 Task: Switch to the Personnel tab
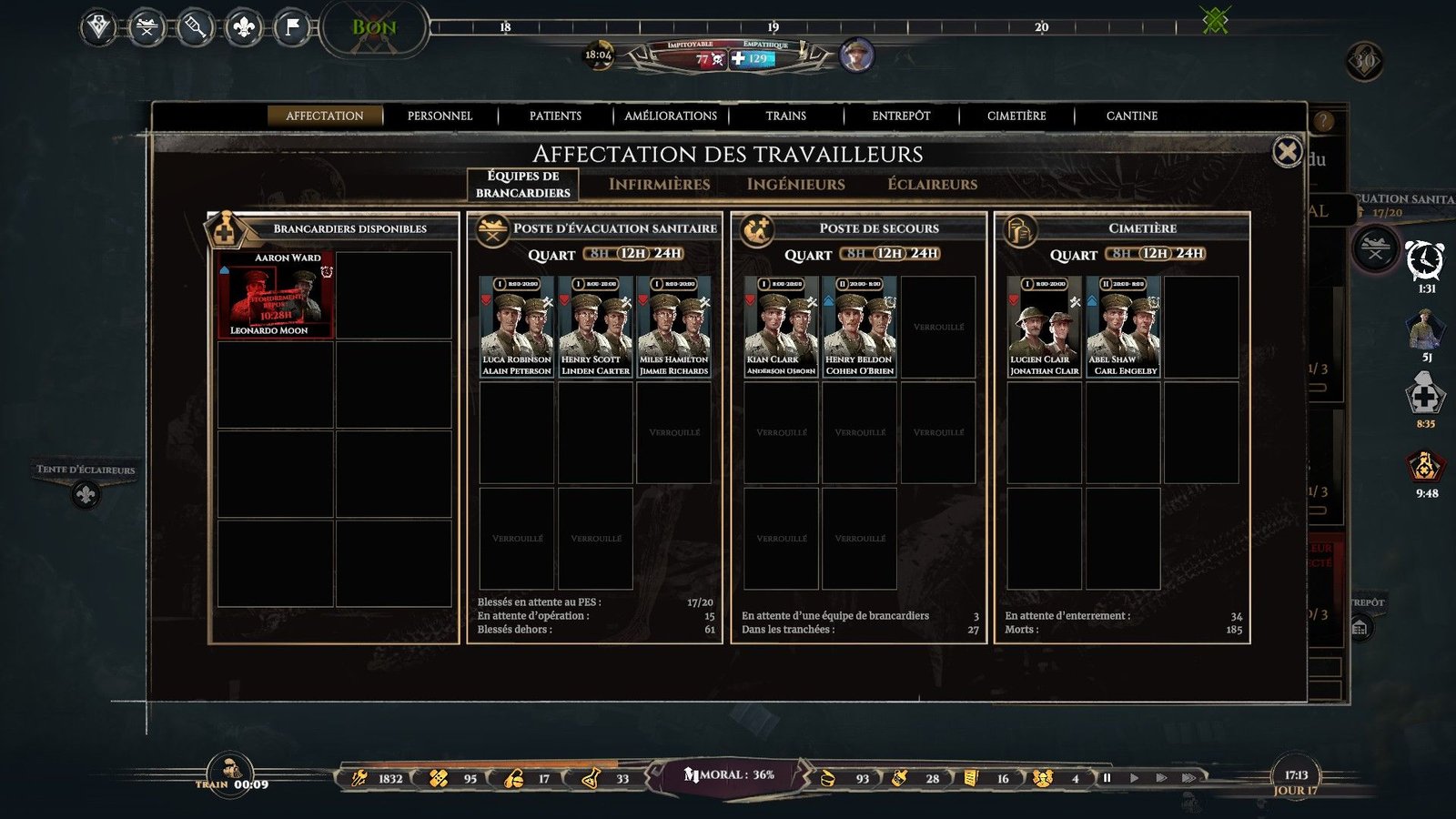[x=440, y=116]
